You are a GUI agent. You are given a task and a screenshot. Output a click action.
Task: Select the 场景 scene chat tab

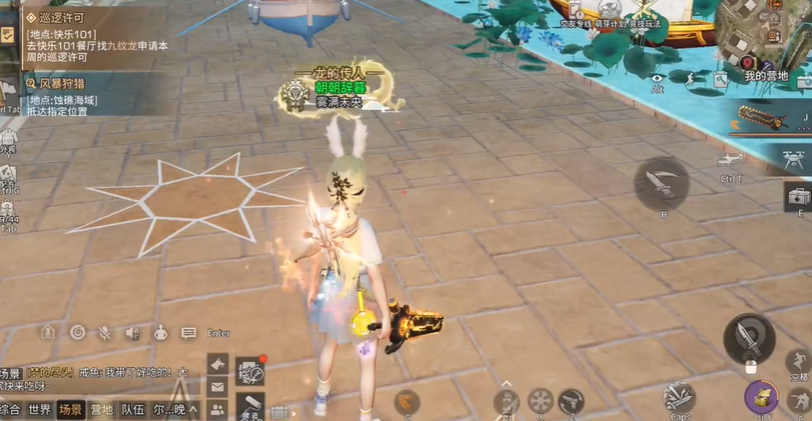click(70, 409)
